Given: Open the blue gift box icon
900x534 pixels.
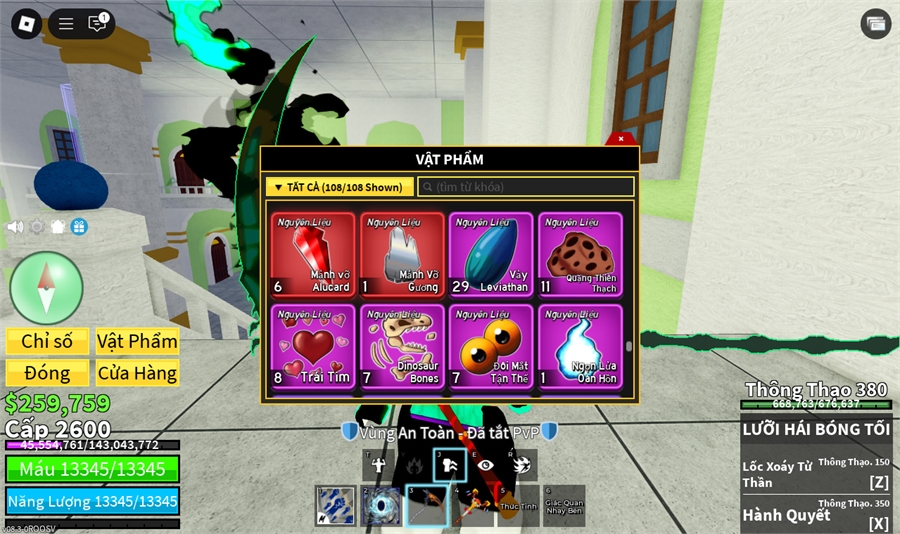Looking at the screenshot, I should click(x=79, y=227).
